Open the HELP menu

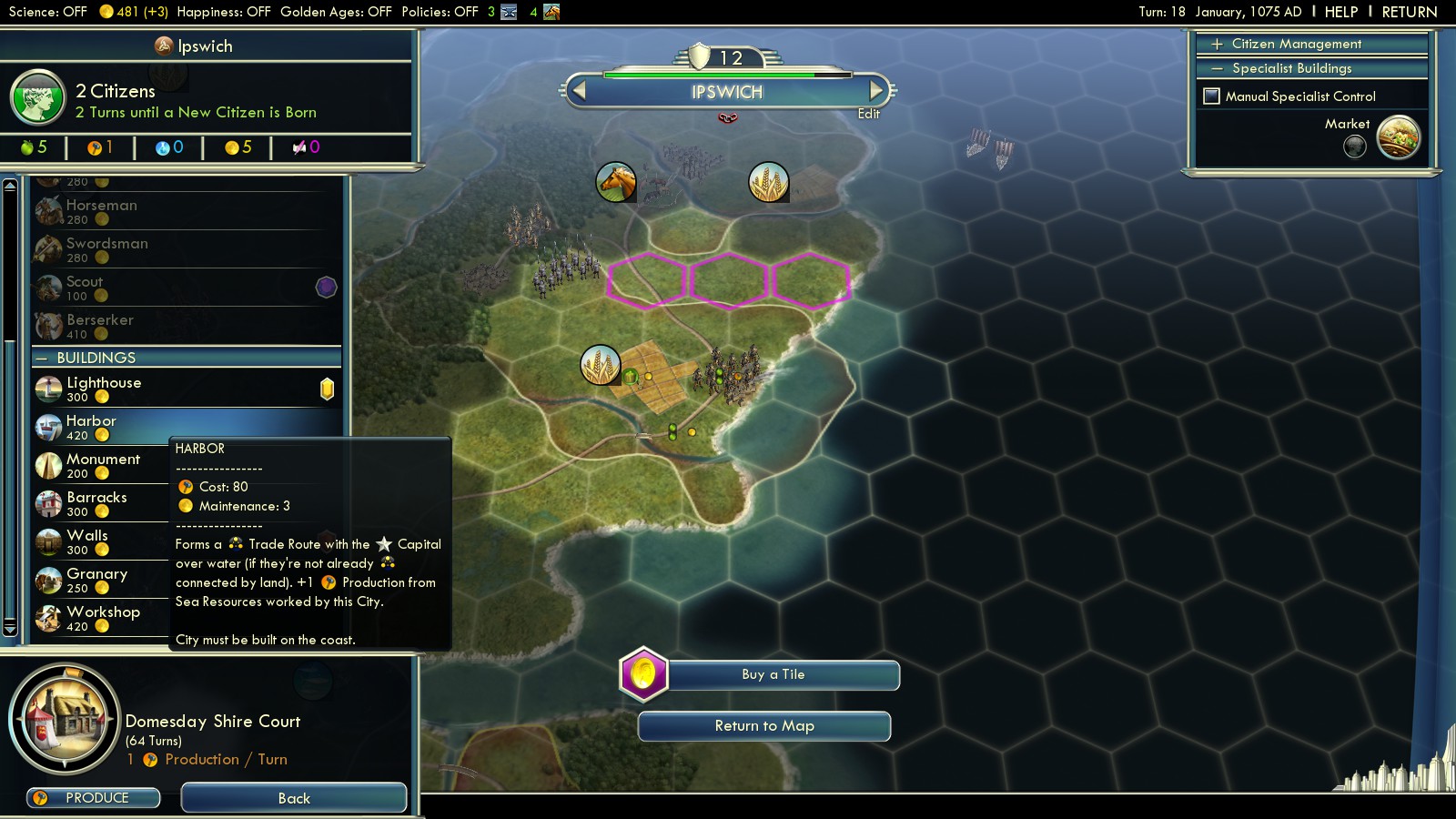coord(1340,12)
